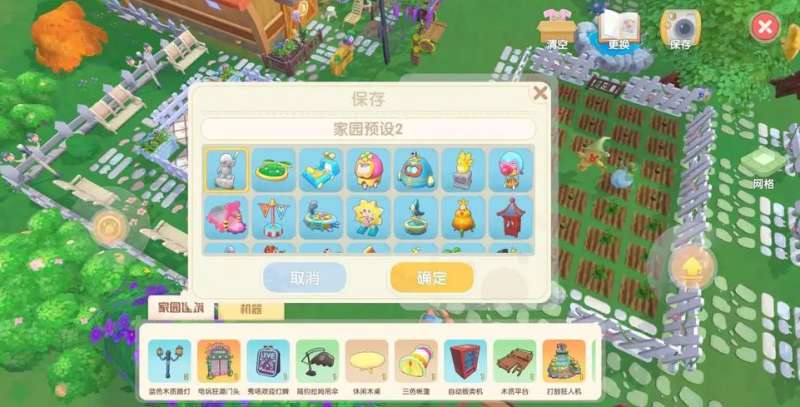This screenshot has width=800, height=407.
Task: Edit the 家园预设2 preset name field
Action: pyautogui.click(x=367, y=129)
